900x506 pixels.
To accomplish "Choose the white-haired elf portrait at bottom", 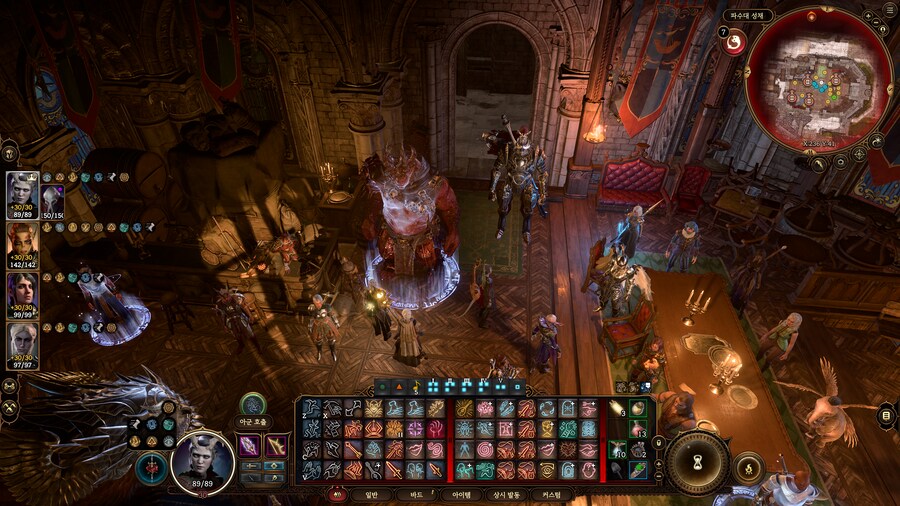I will click(x=22, y=340).
